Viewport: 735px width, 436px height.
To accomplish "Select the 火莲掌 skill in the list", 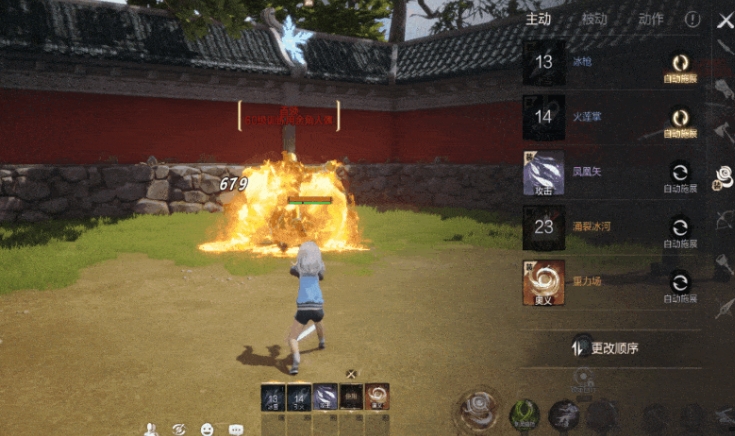I will coord(544,117).
